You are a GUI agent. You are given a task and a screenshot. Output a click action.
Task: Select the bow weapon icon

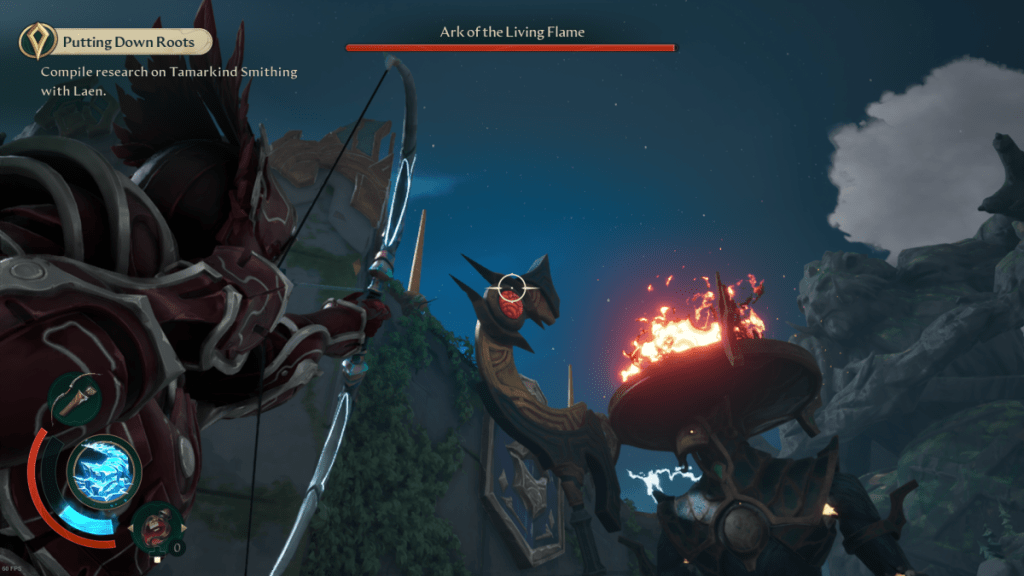coord(74,398)
